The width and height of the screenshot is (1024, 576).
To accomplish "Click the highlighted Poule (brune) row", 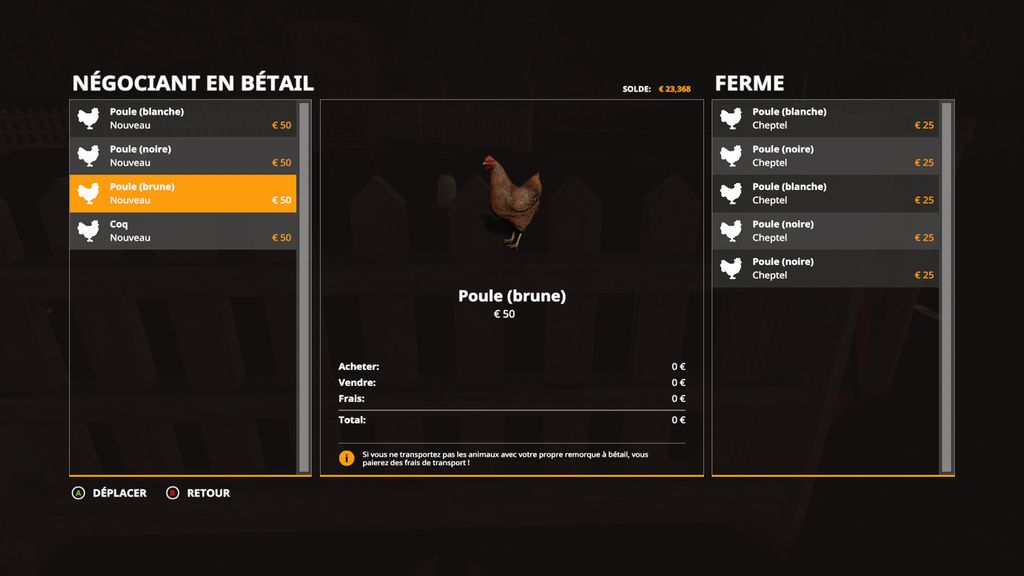I will coord(183,193).
